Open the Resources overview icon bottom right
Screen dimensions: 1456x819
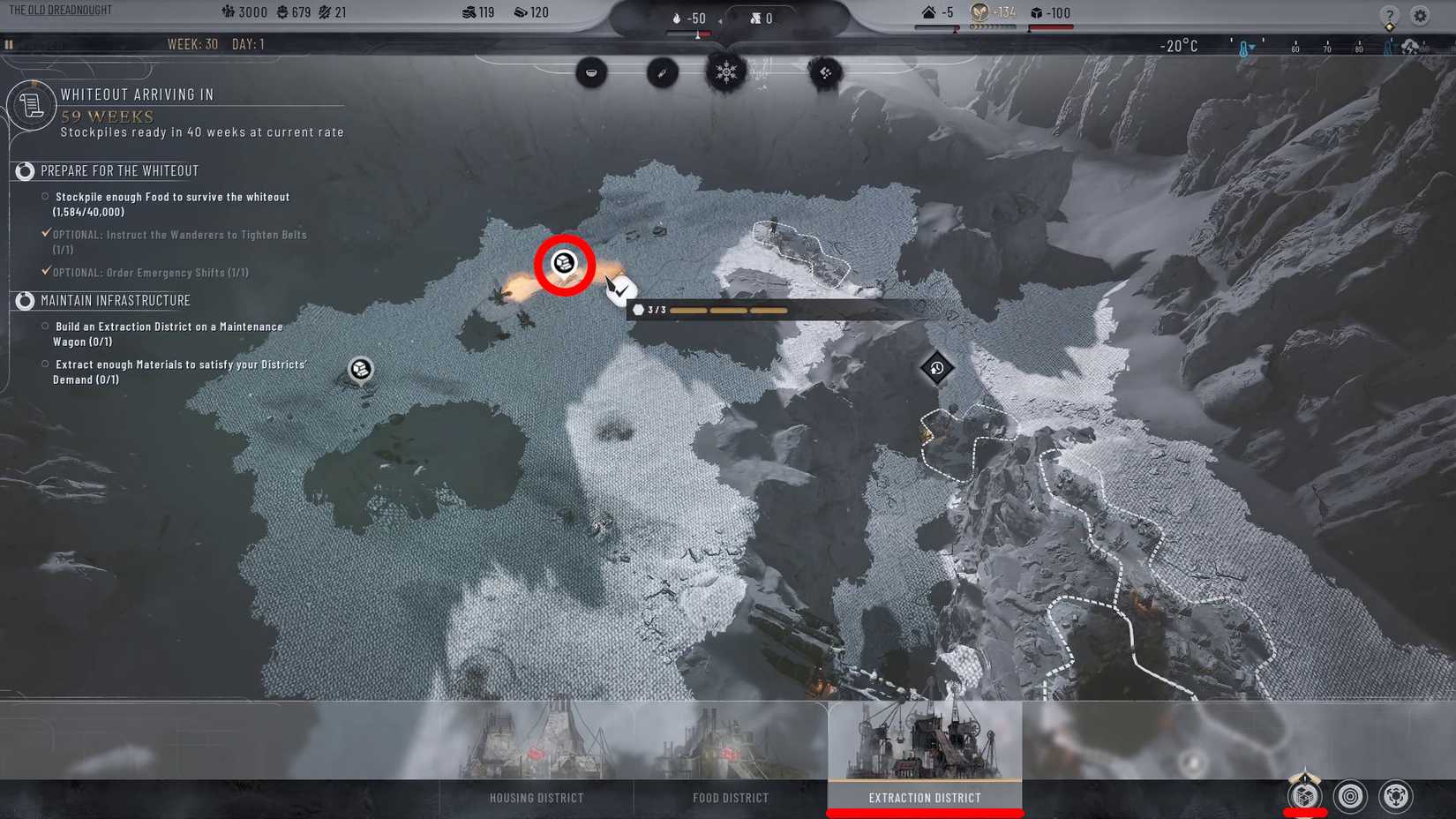click(x=1303, y=797)
